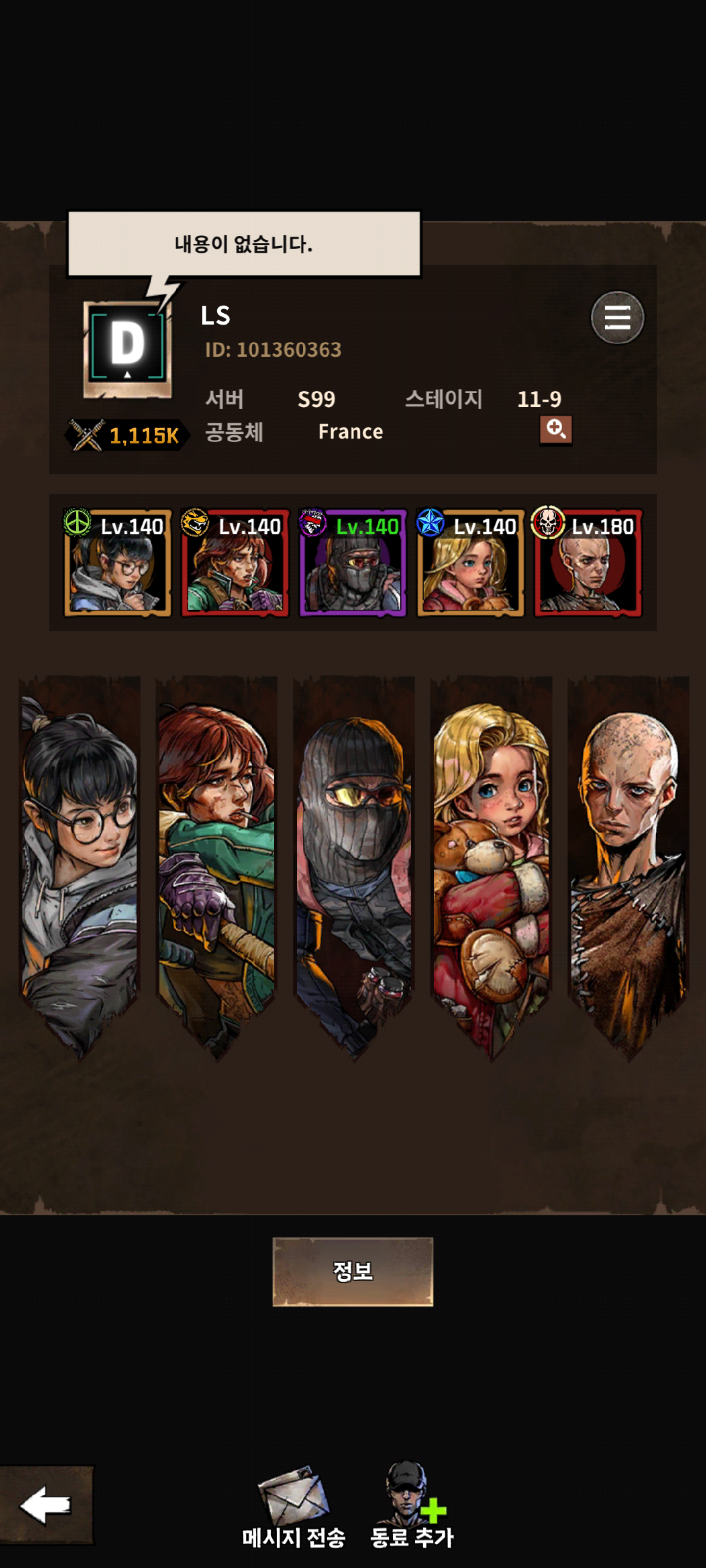Click the magnifier icon next to stage 11-9
Screen dimensions: 706x1568
click(x=555, y=430)
